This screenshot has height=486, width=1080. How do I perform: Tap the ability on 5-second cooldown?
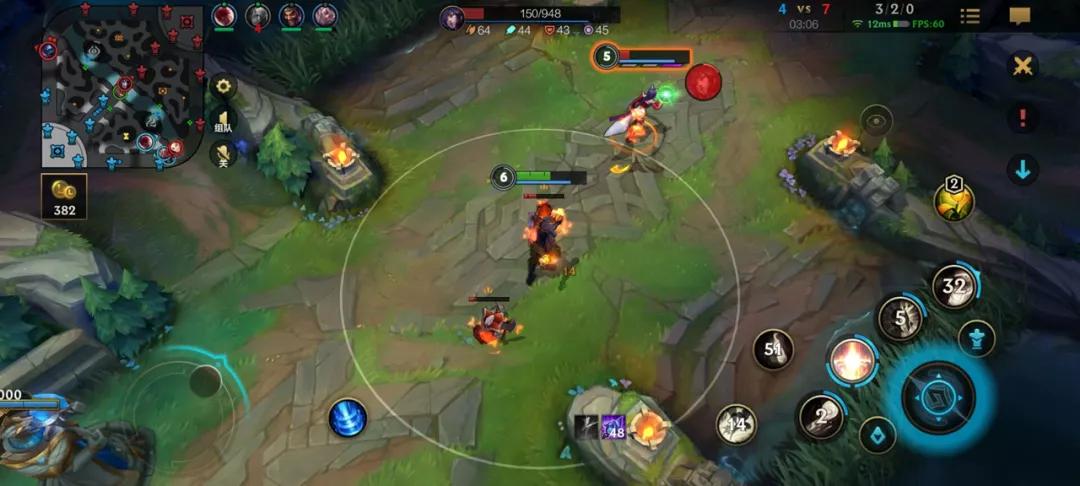(x=900, y=319)
